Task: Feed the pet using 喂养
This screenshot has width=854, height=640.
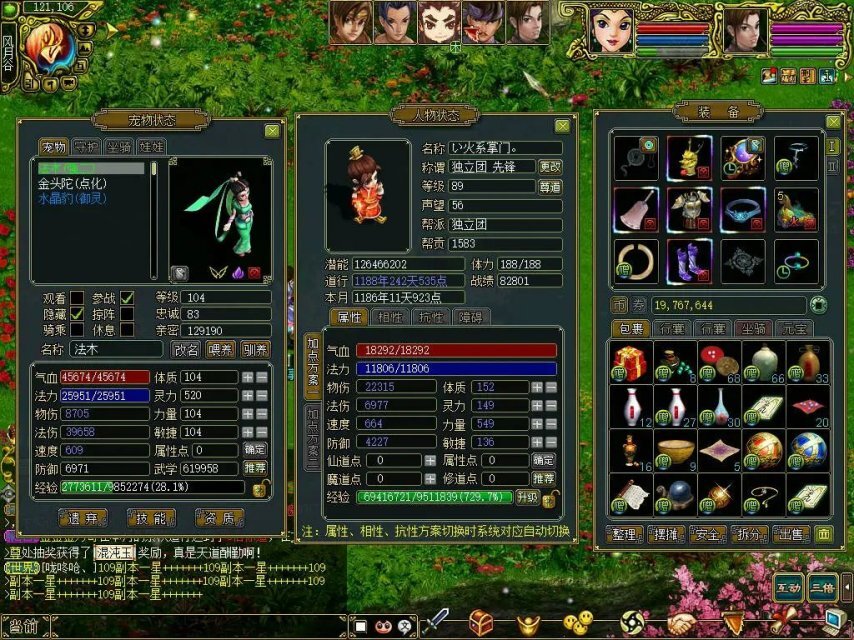Action: [221, 349]
